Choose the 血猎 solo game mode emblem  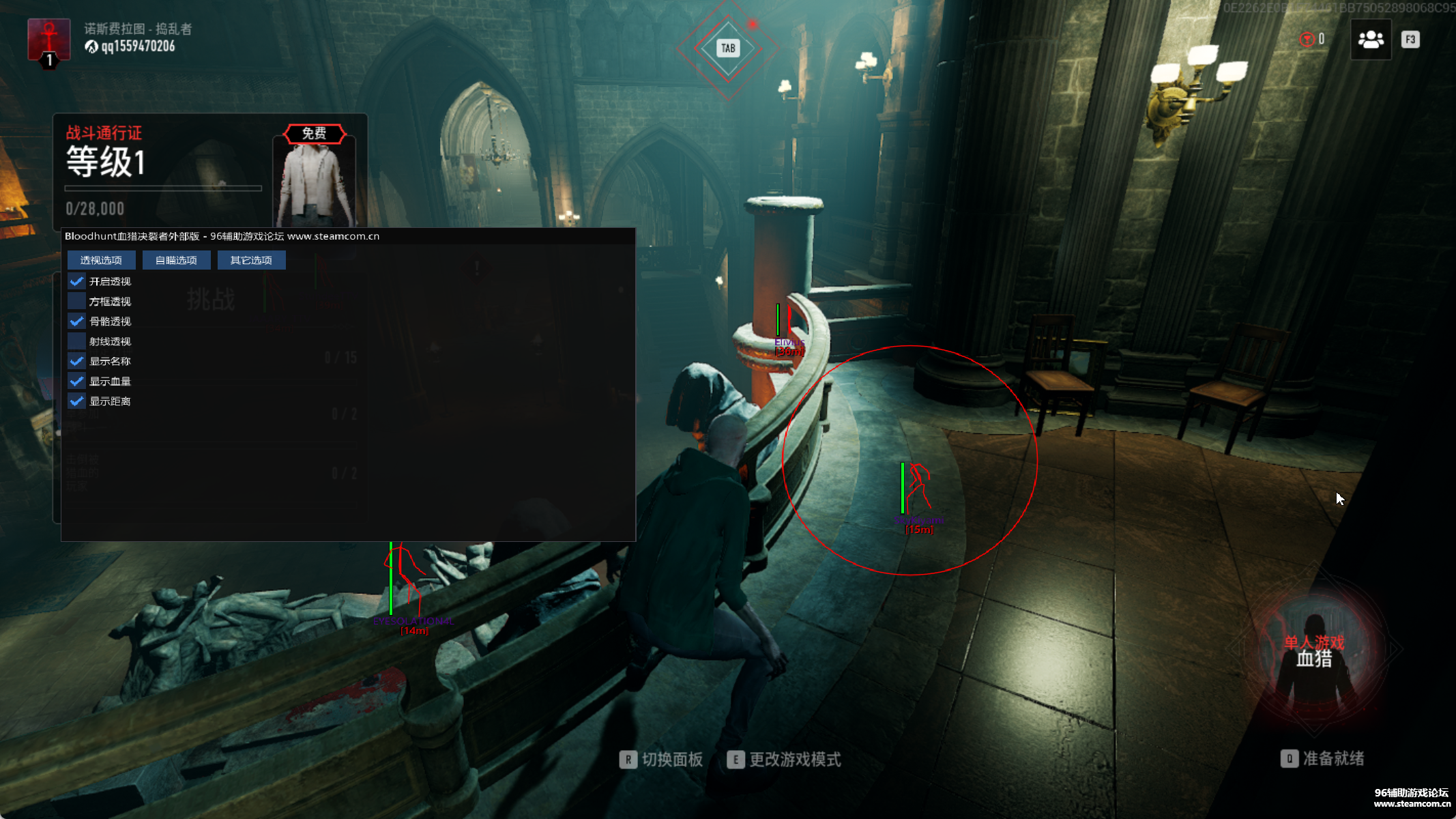(x=1314, y=650)
